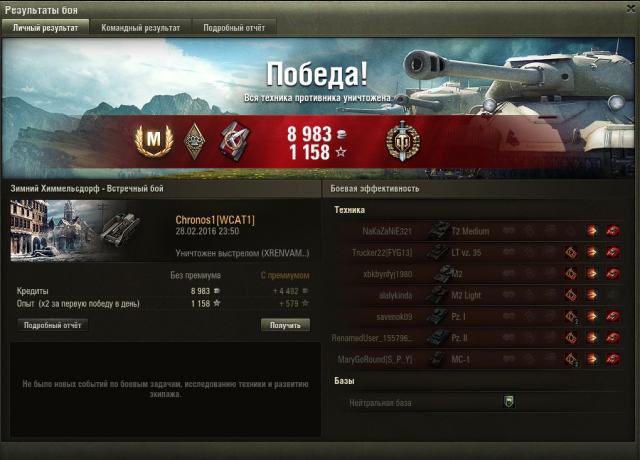
Task: Select the Личный результат tab
Action: pyautogui.click(x=46, y=28)
